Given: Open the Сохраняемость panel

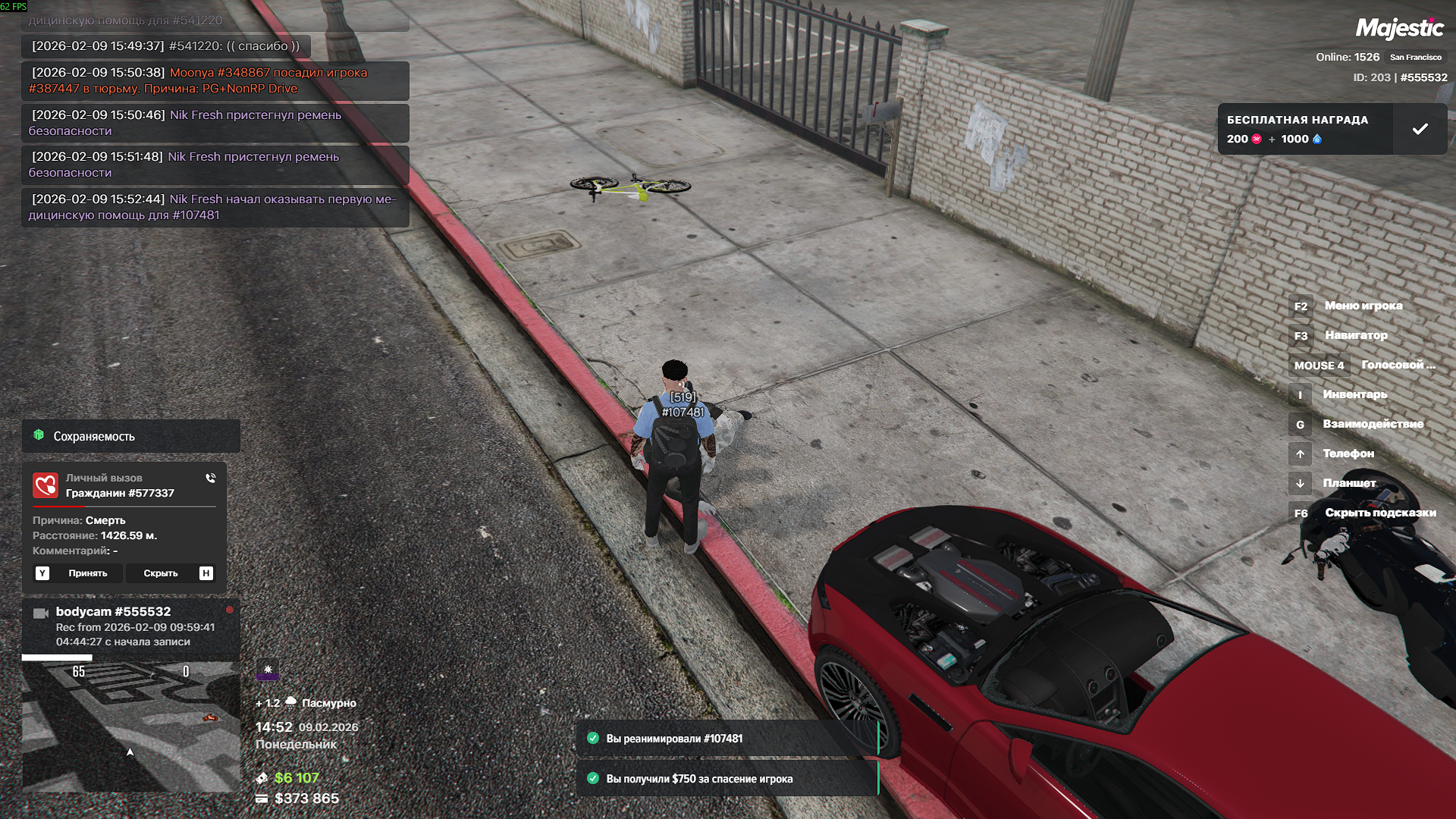Looking at the screenshot, I should pyautogui.click(x=130, y=436).
